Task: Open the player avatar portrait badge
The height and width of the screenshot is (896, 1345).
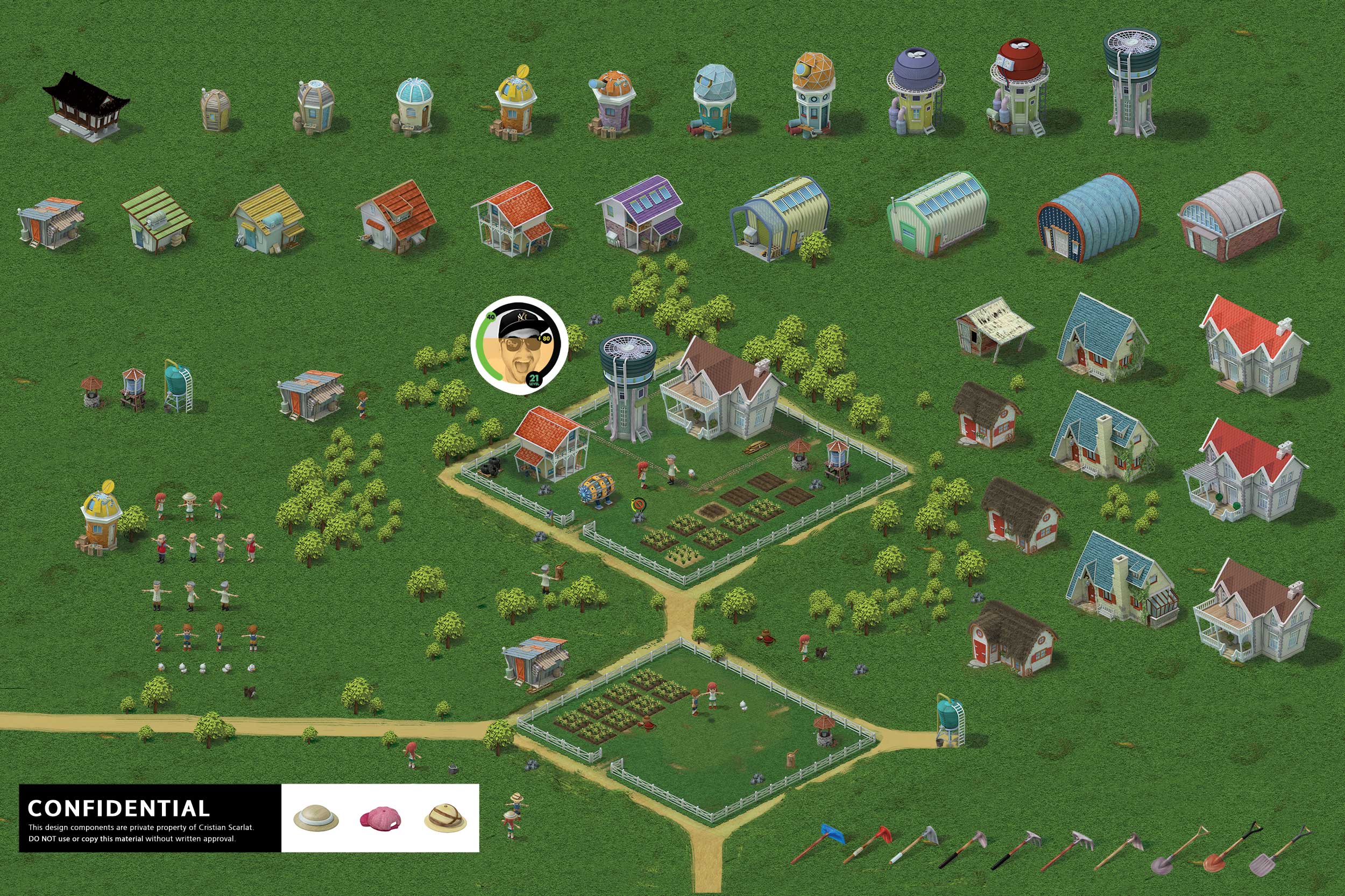Action: [x=519, y=345]
